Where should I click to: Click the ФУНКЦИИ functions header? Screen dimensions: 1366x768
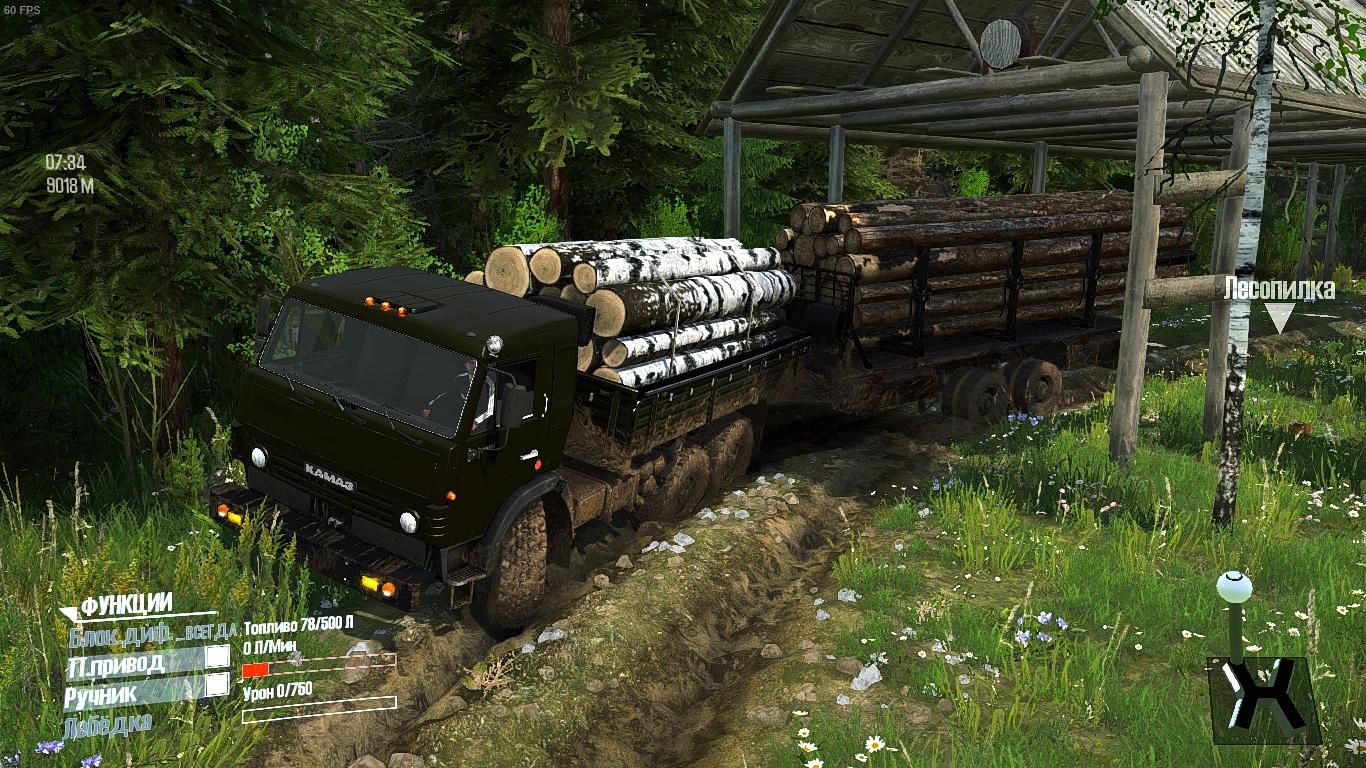point(126,604)
